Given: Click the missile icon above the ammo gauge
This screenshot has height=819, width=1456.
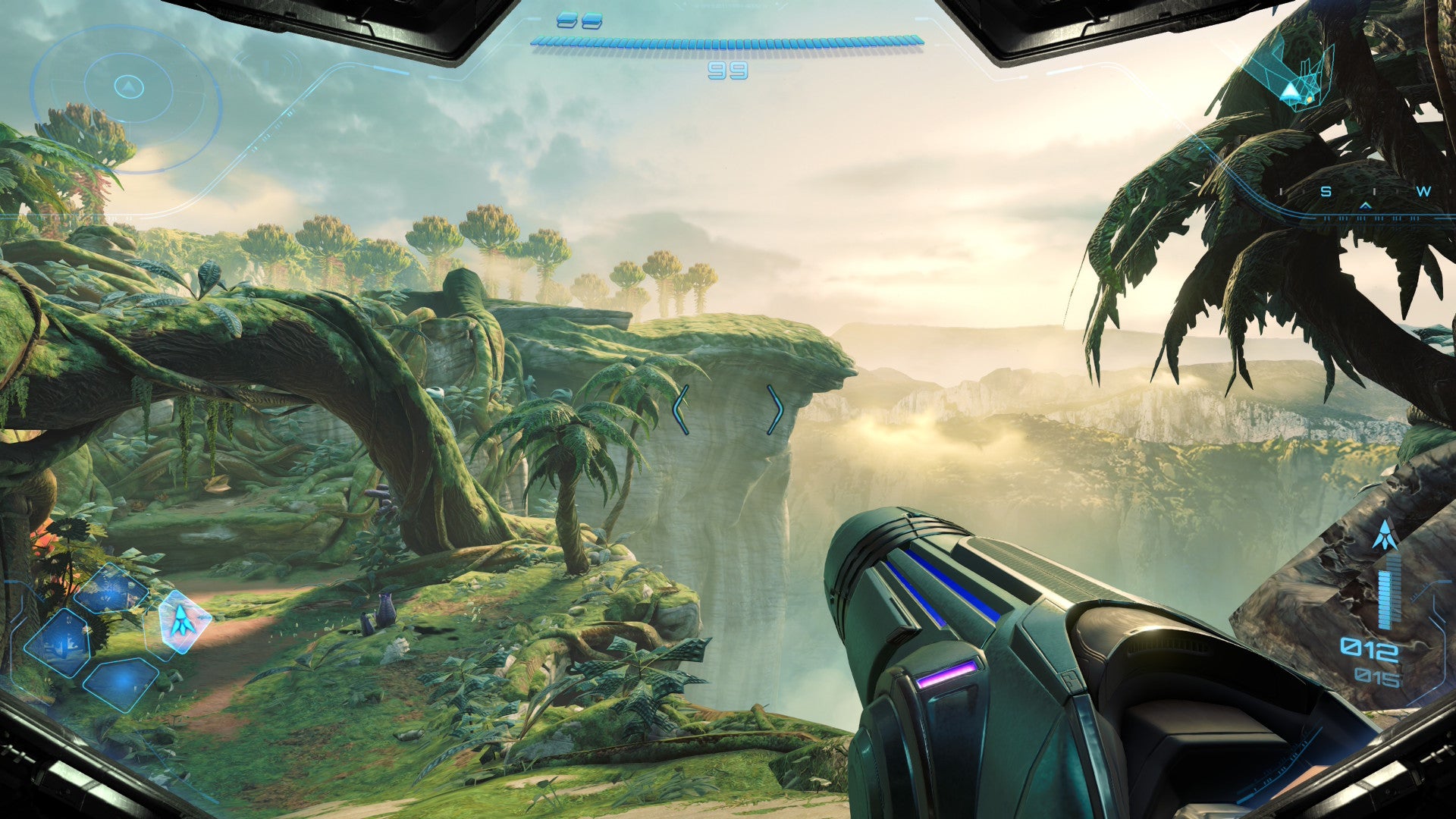Looking at the screenshot, I should 1385,535.
